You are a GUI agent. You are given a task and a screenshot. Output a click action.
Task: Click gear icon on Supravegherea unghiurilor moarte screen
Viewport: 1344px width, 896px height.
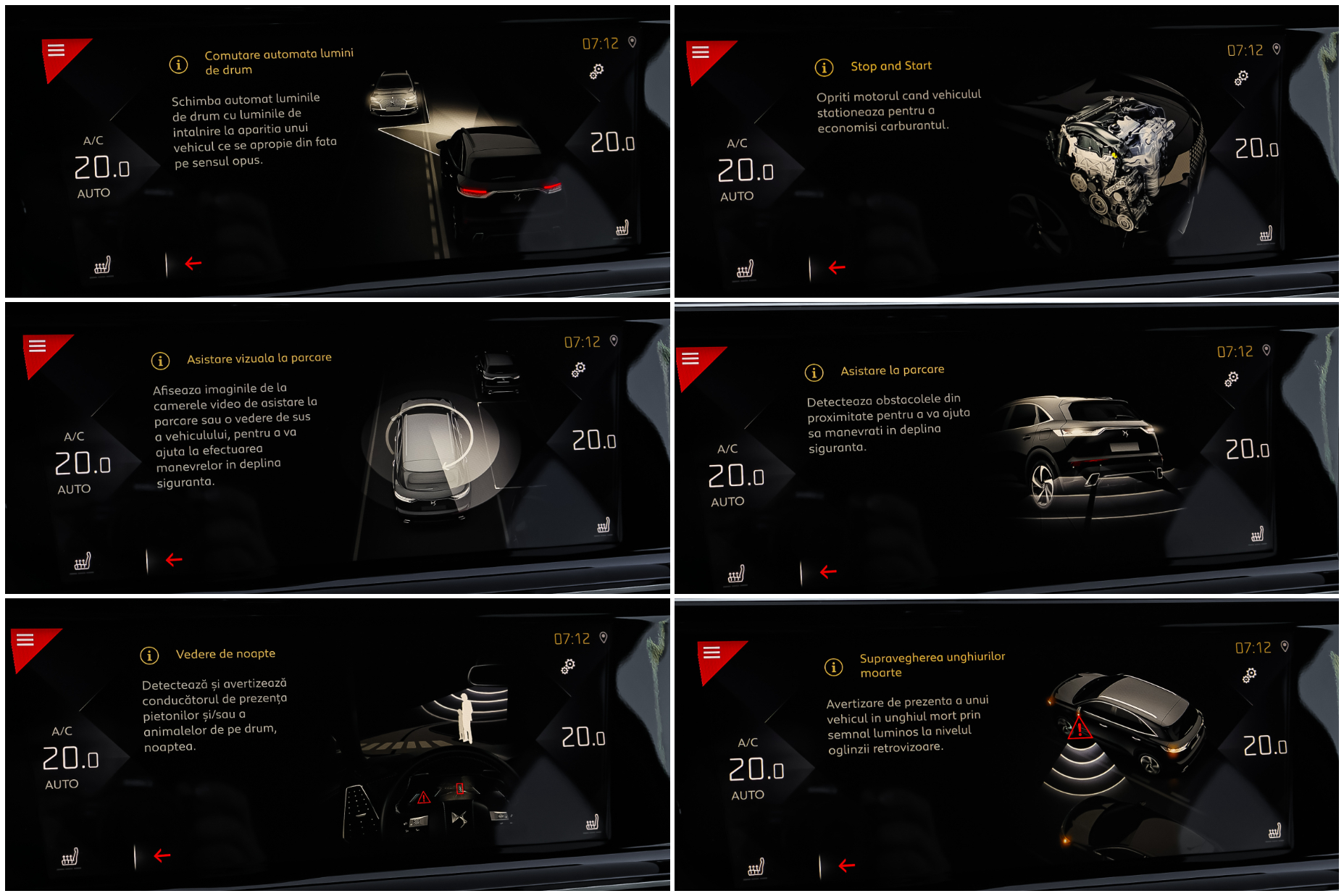(1249, 675)
